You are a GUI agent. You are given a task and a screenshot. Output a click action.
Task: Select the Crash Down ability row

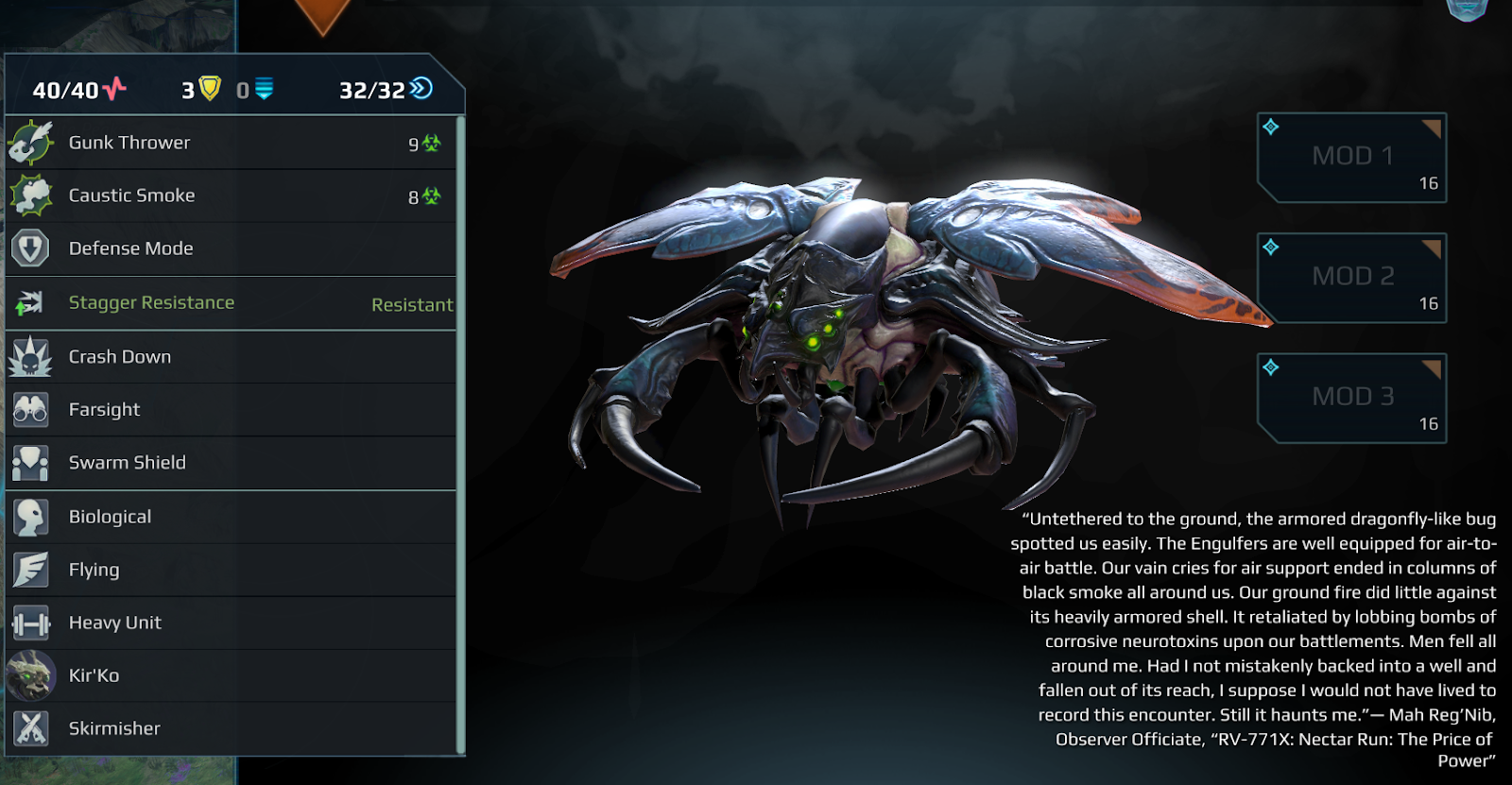231,357
